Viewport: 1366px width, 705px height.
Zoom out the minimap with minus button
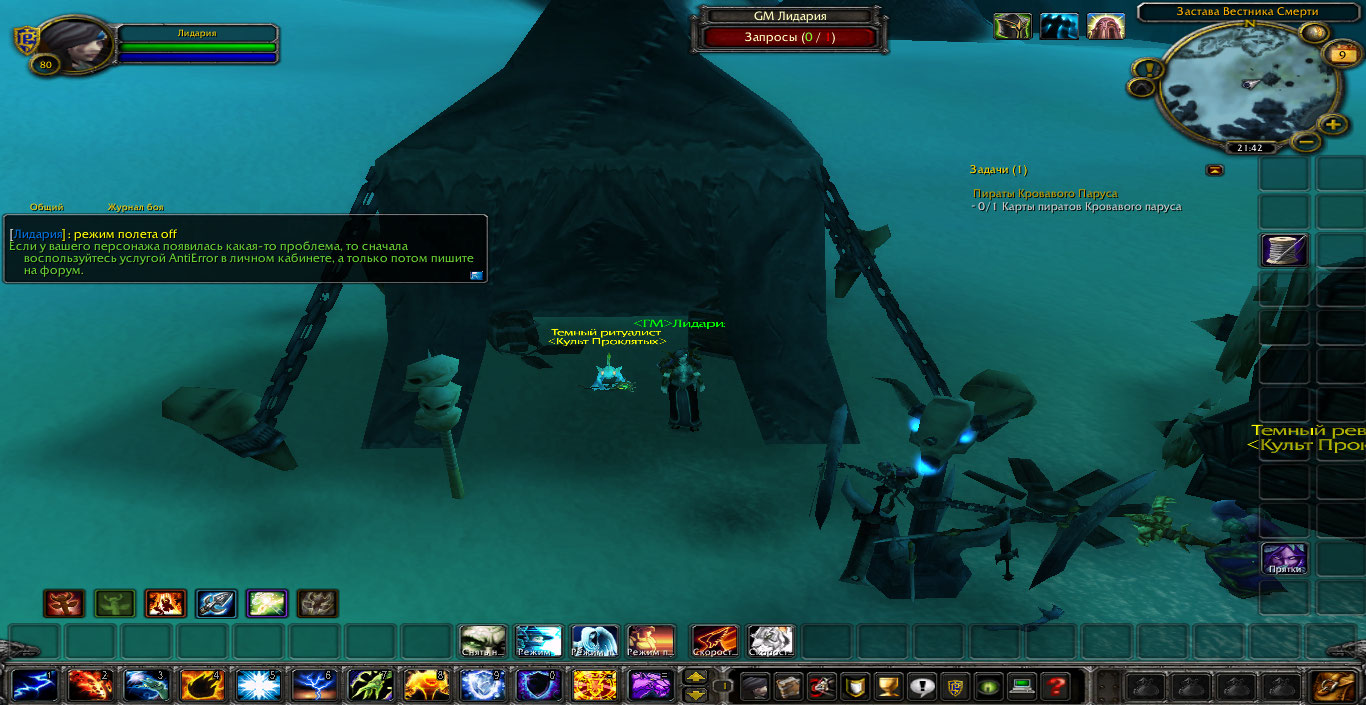tap(1306, 141)
